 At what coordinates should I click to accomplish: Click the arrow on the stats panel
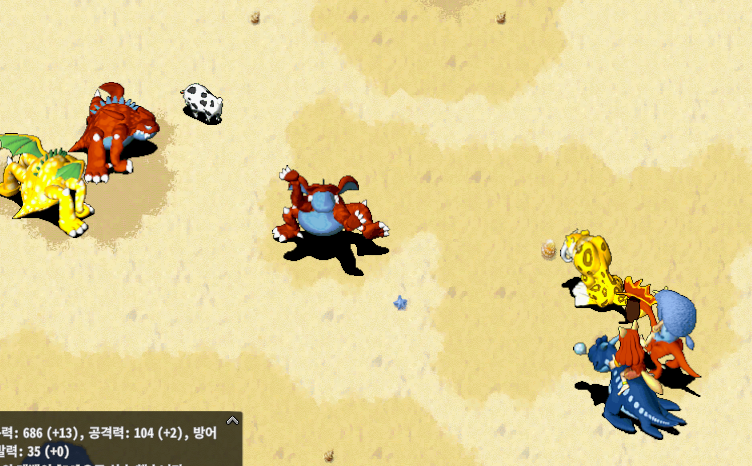click(x=232, y=421)
